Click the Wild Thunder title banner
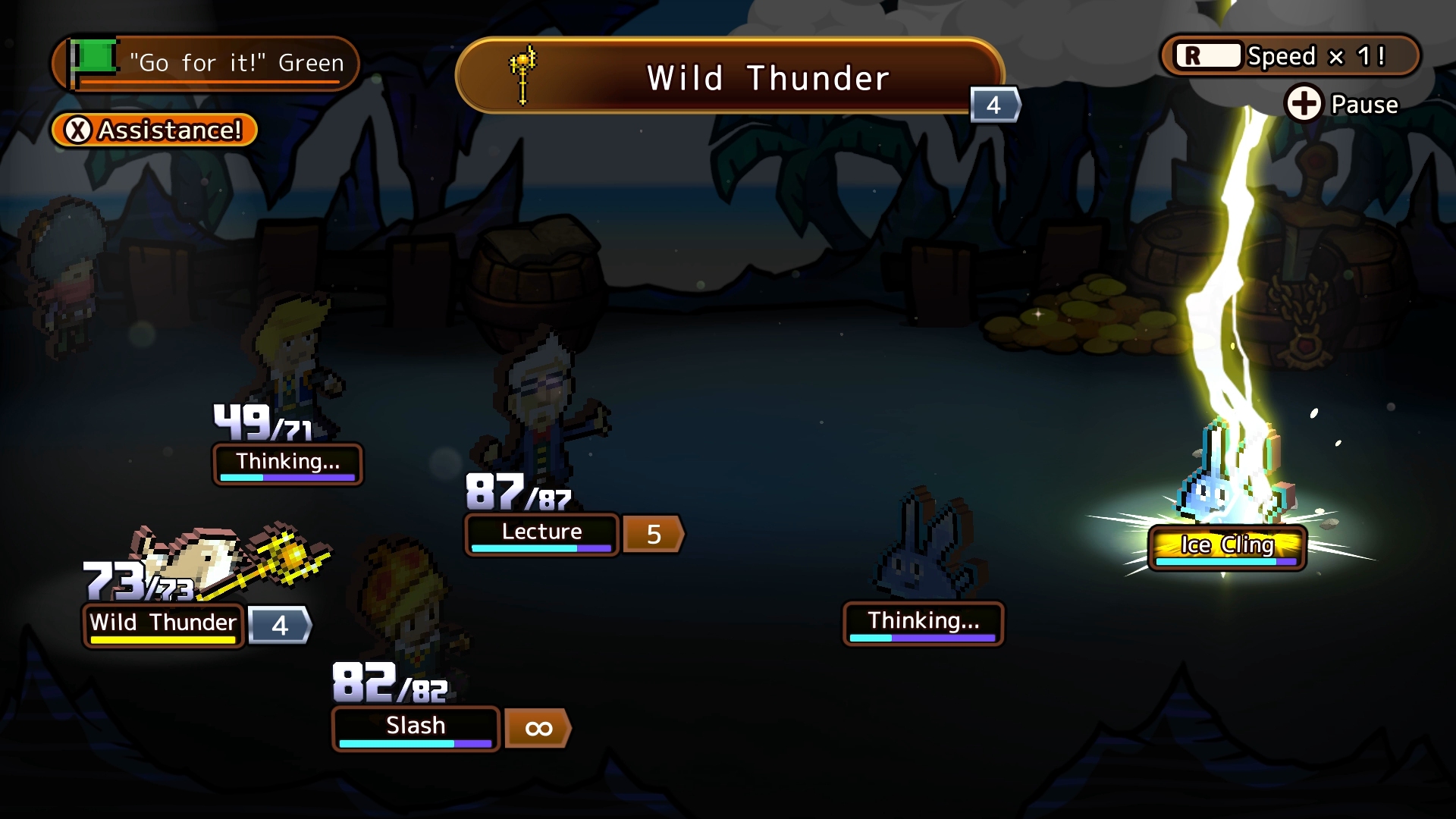The width and height of the screenshot is (1456, 819). (730, 77)
